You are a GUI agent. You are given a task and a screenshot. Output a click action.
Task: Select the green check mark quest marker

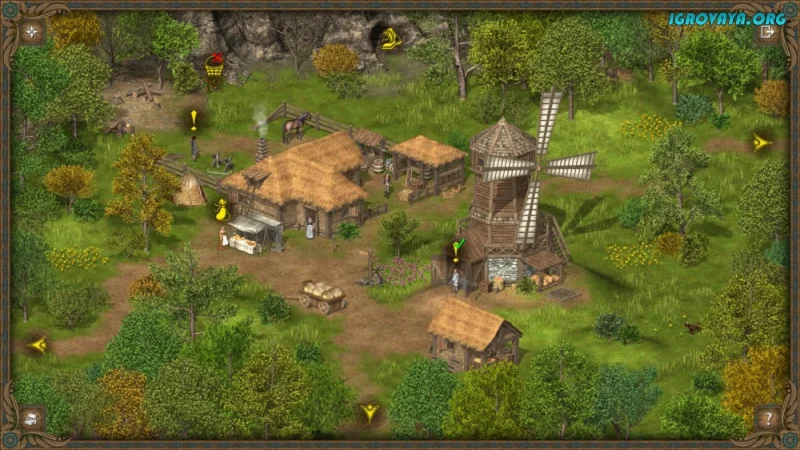[x=457, y=249]
